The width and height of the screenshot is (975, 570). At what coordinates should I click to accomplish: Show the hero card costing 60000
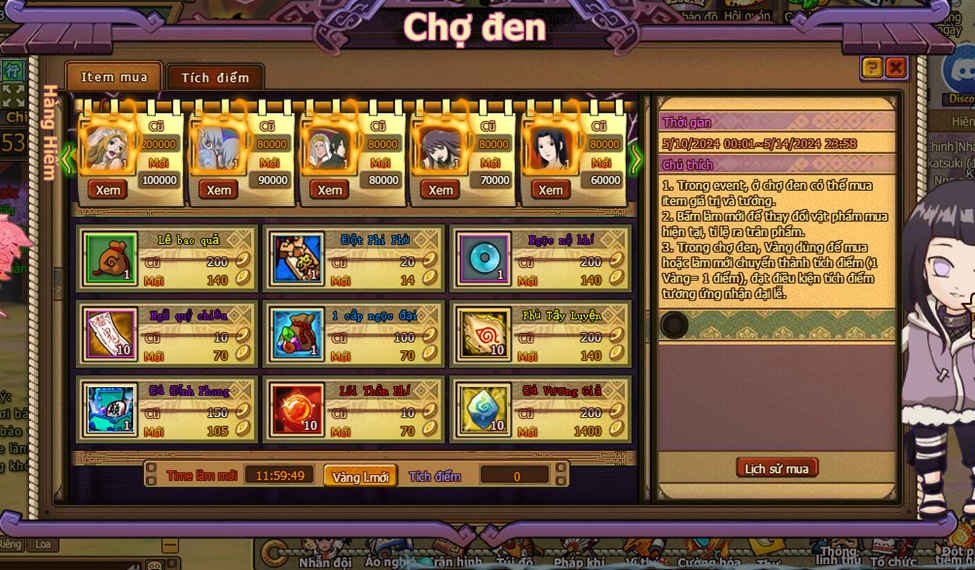(550, 190)
